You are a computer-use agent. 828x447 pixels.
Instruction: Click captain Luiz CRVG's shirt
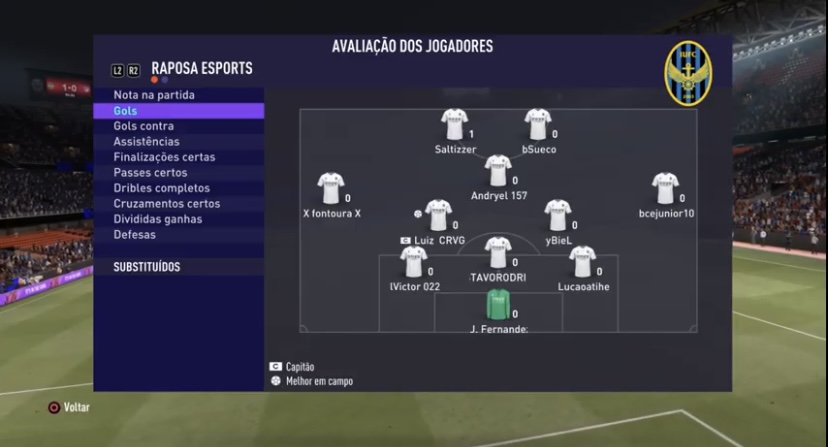[438, 215]
